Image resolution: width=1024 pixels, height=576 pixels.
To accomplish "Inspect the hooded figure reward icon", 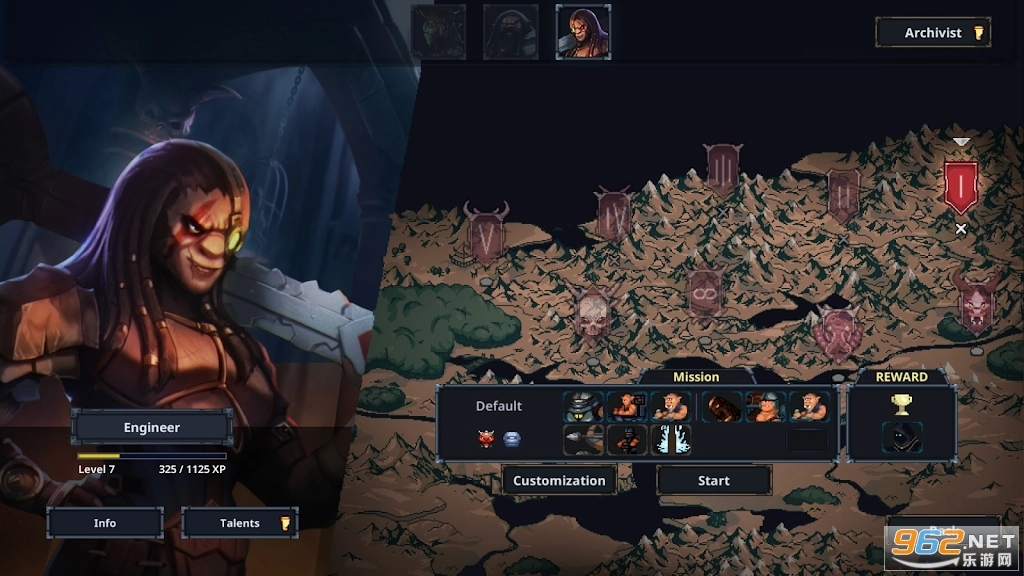I will coord(902,438).
